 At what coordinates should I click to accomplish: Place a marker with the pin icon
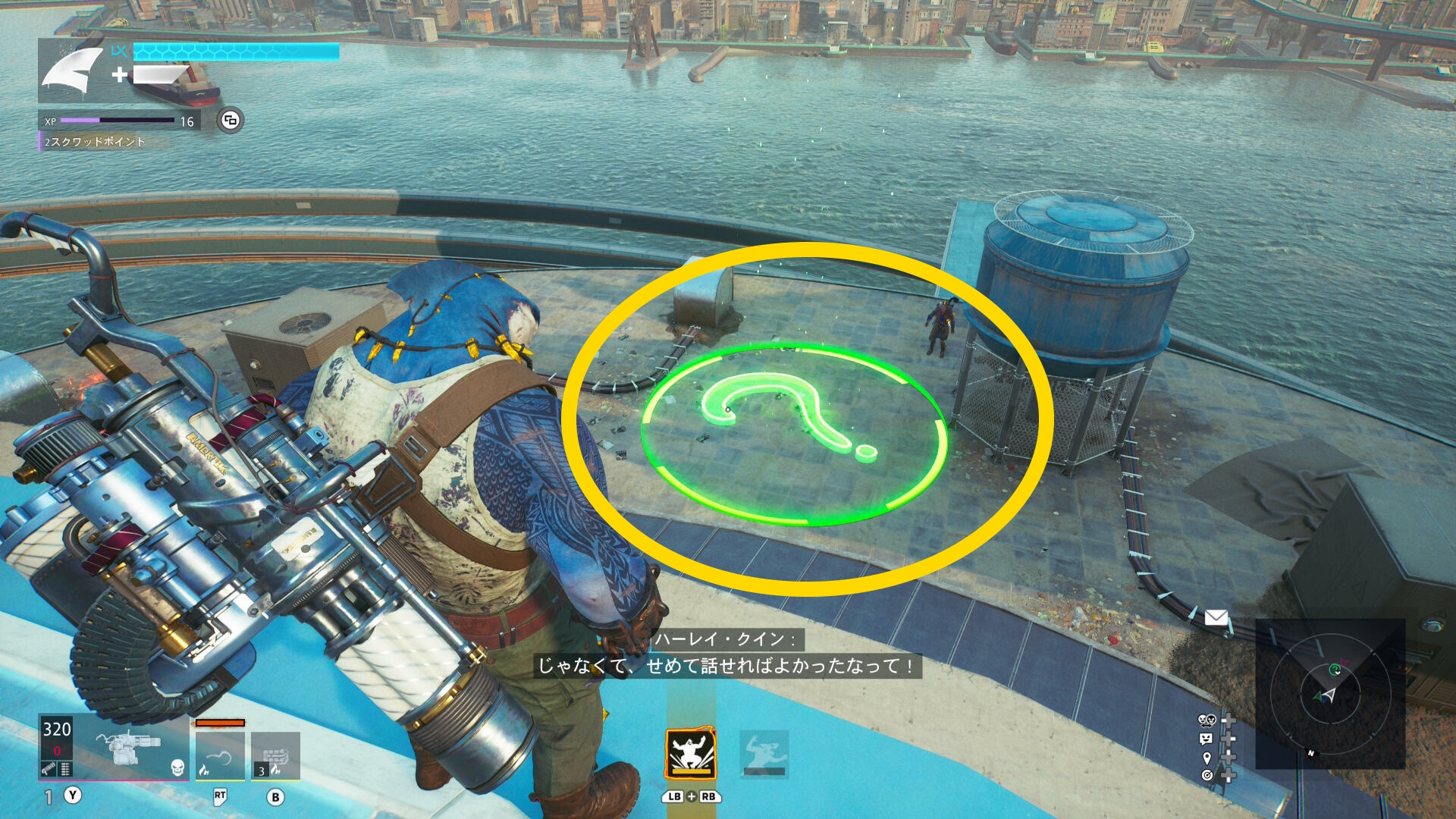pos(1207,758)
